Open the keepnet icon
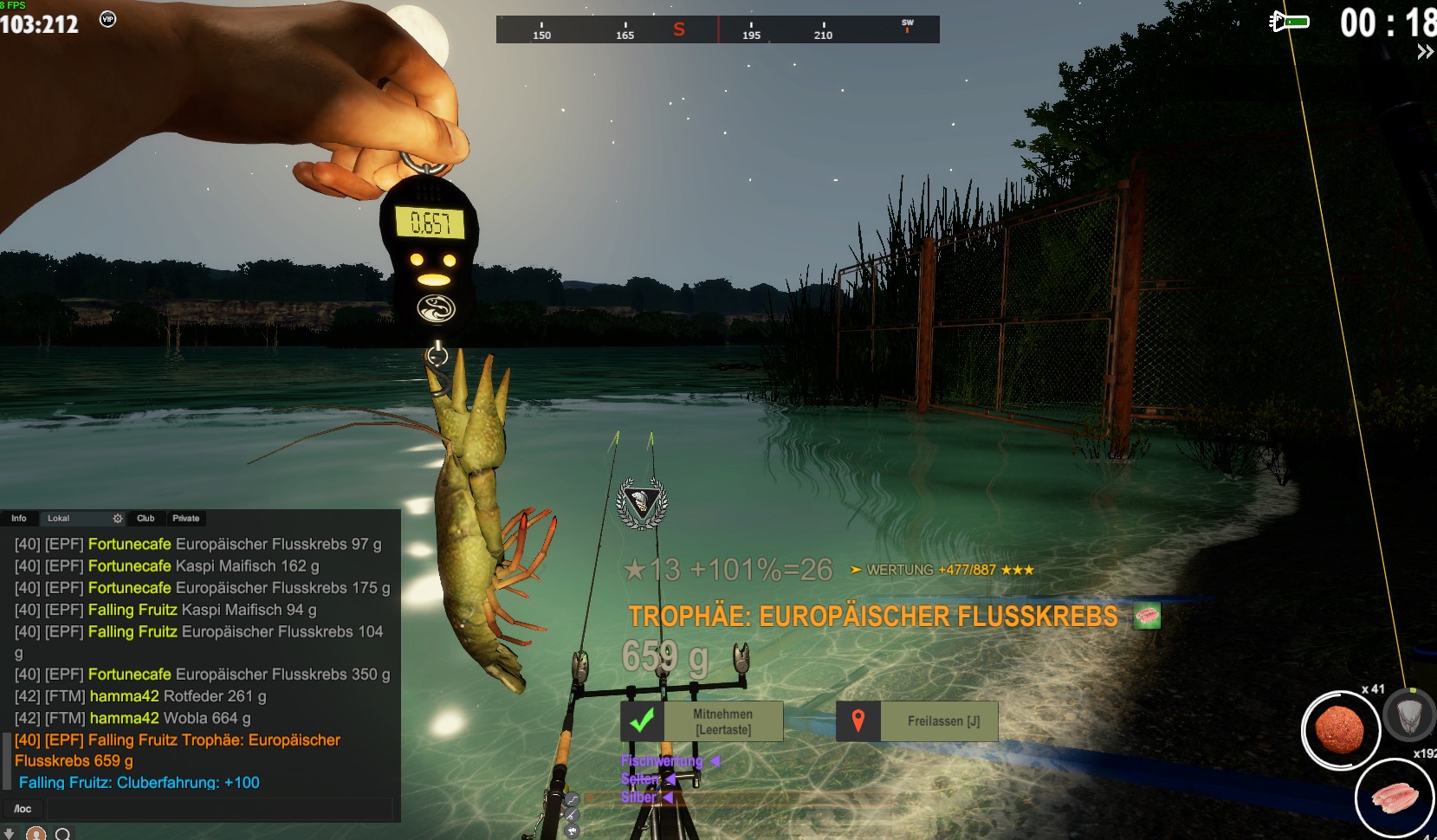The height and width of the screenshot is (840, 1437). (1410, 716)
